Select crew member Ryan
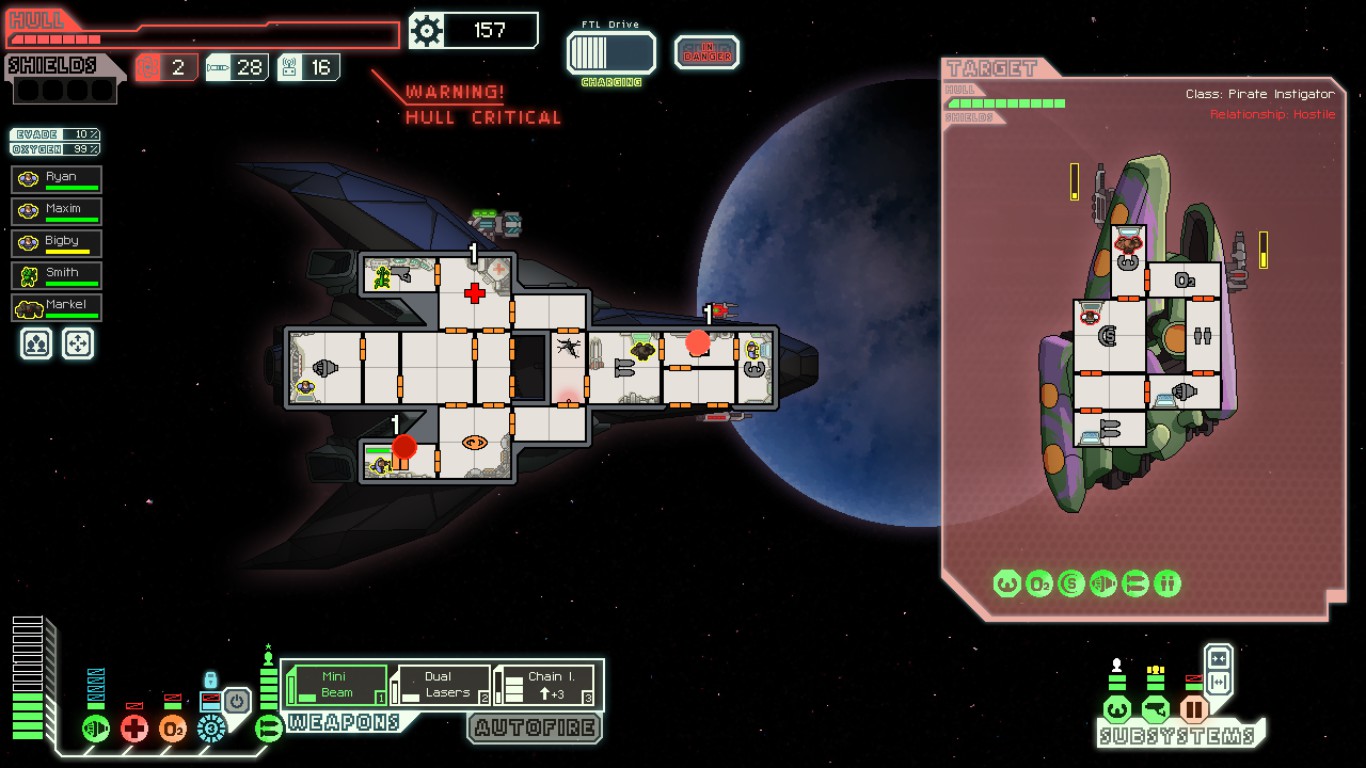The width and height of the screenshot is (1366, 768). pos(57,180)
